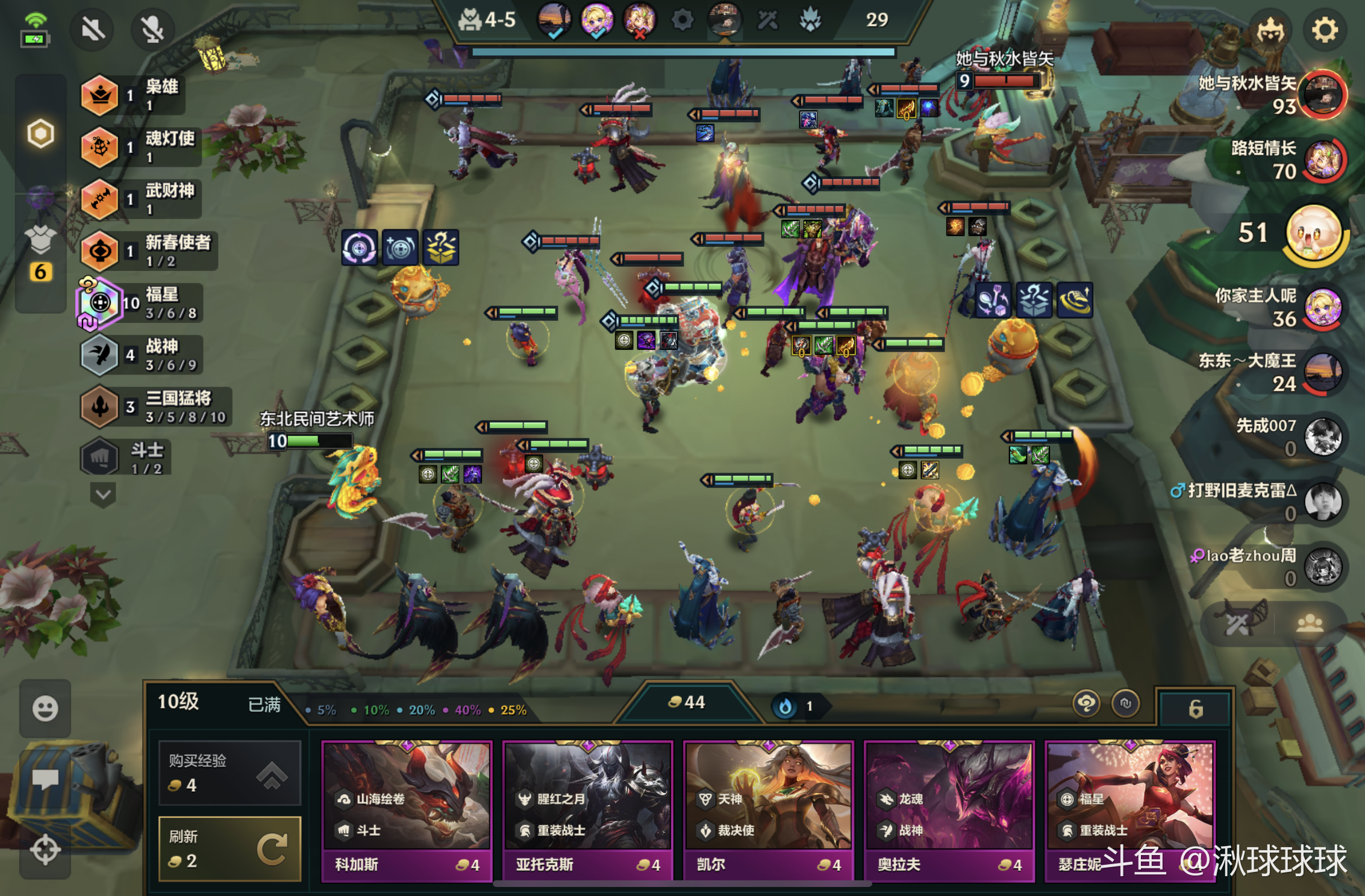This screenshot has height=896, width=1365.
Task: Mute the game sound speaker icon
Action: 93,29
